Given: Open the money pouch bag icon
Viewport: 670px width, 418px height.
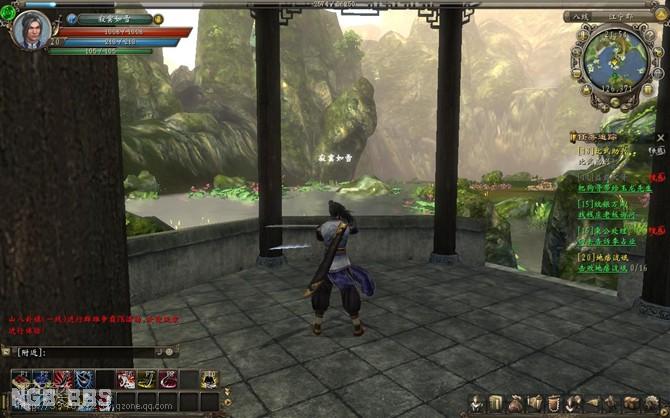Looking at the screenshot, I should pyautogui.click(x=516, y=403).
